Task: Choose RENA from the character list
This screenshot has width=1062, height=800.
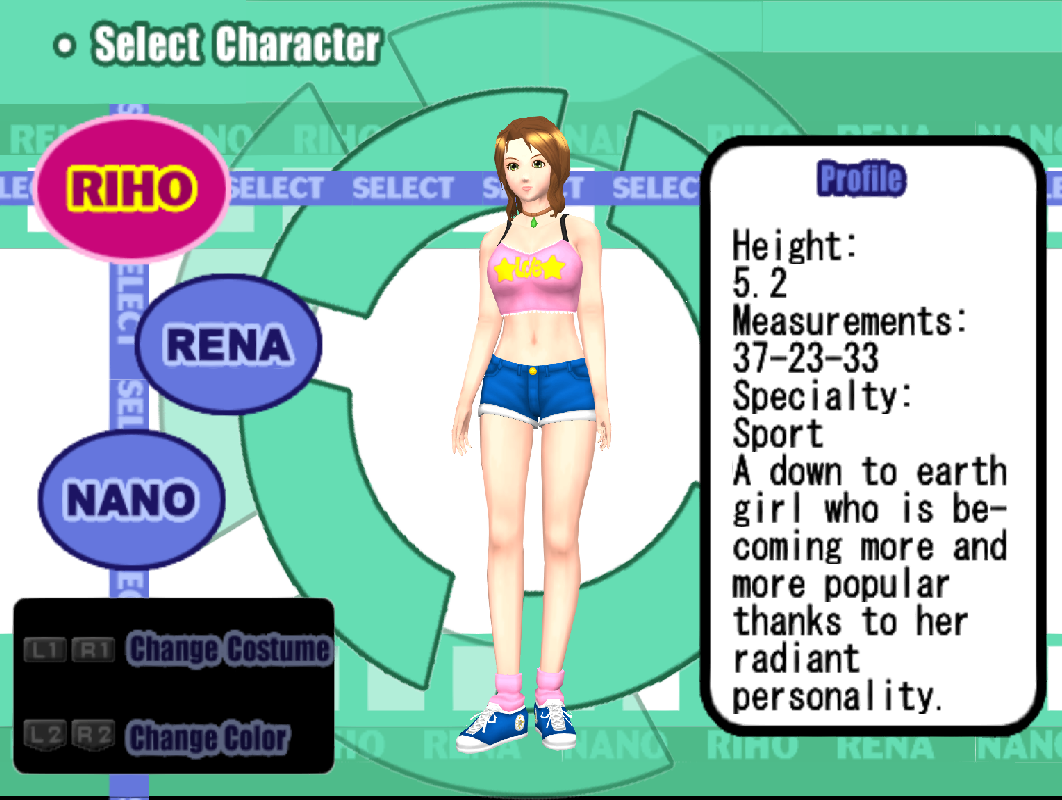Action: 228,344
